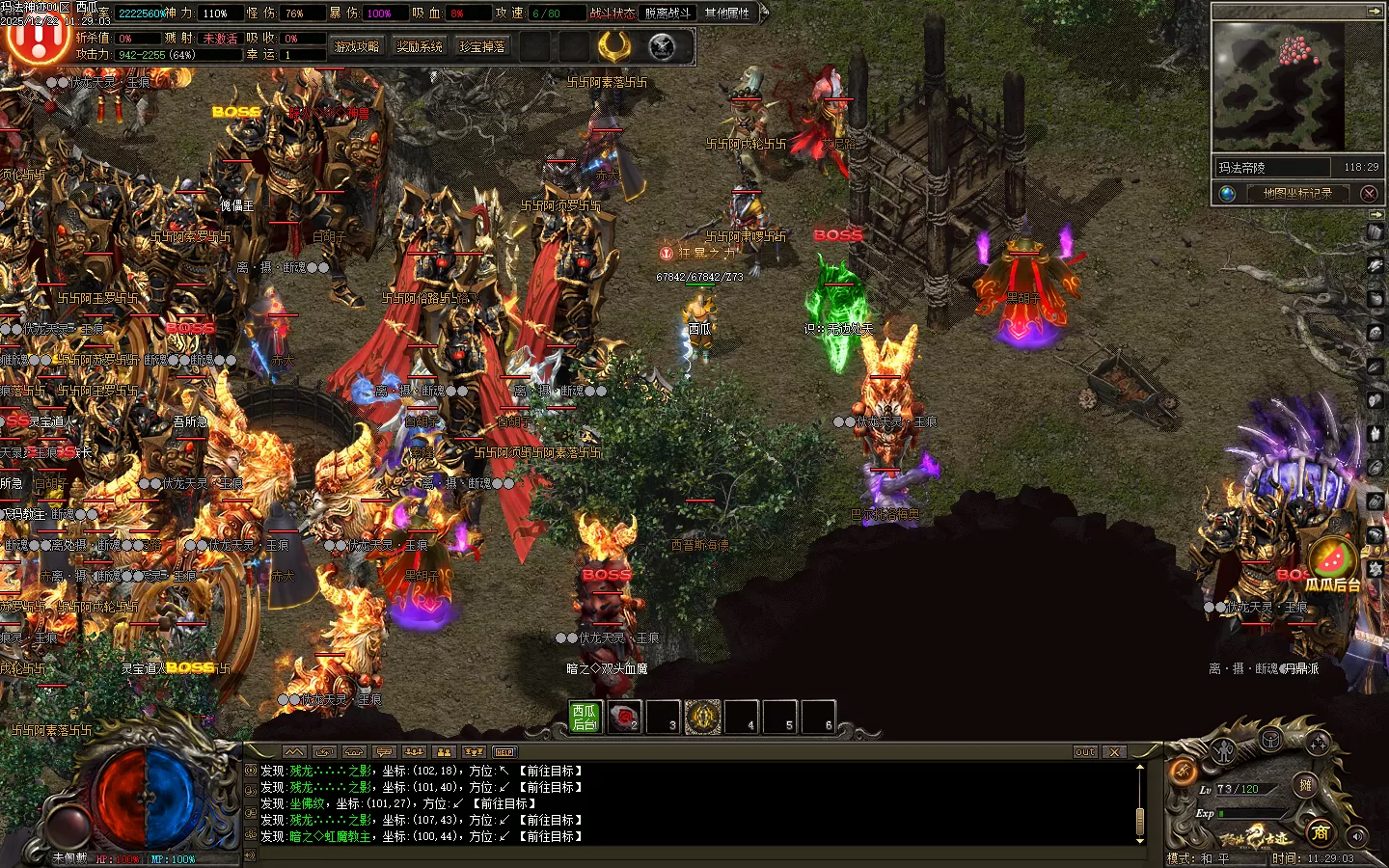Open the 游戏攻略 game guide button
The width and height of the screenshot is (1389, 868).
click(x=357, y=46)
